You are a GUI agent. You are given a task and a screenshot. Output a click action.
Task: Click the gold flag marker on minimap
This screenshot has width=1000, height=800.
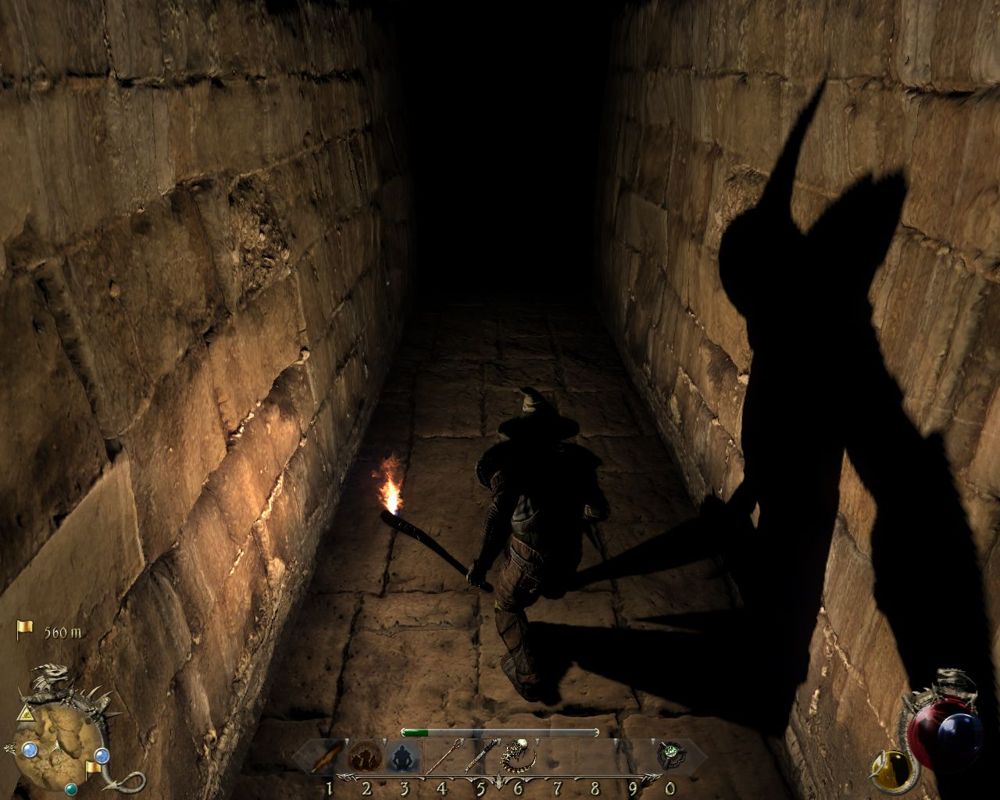(90, 767)
